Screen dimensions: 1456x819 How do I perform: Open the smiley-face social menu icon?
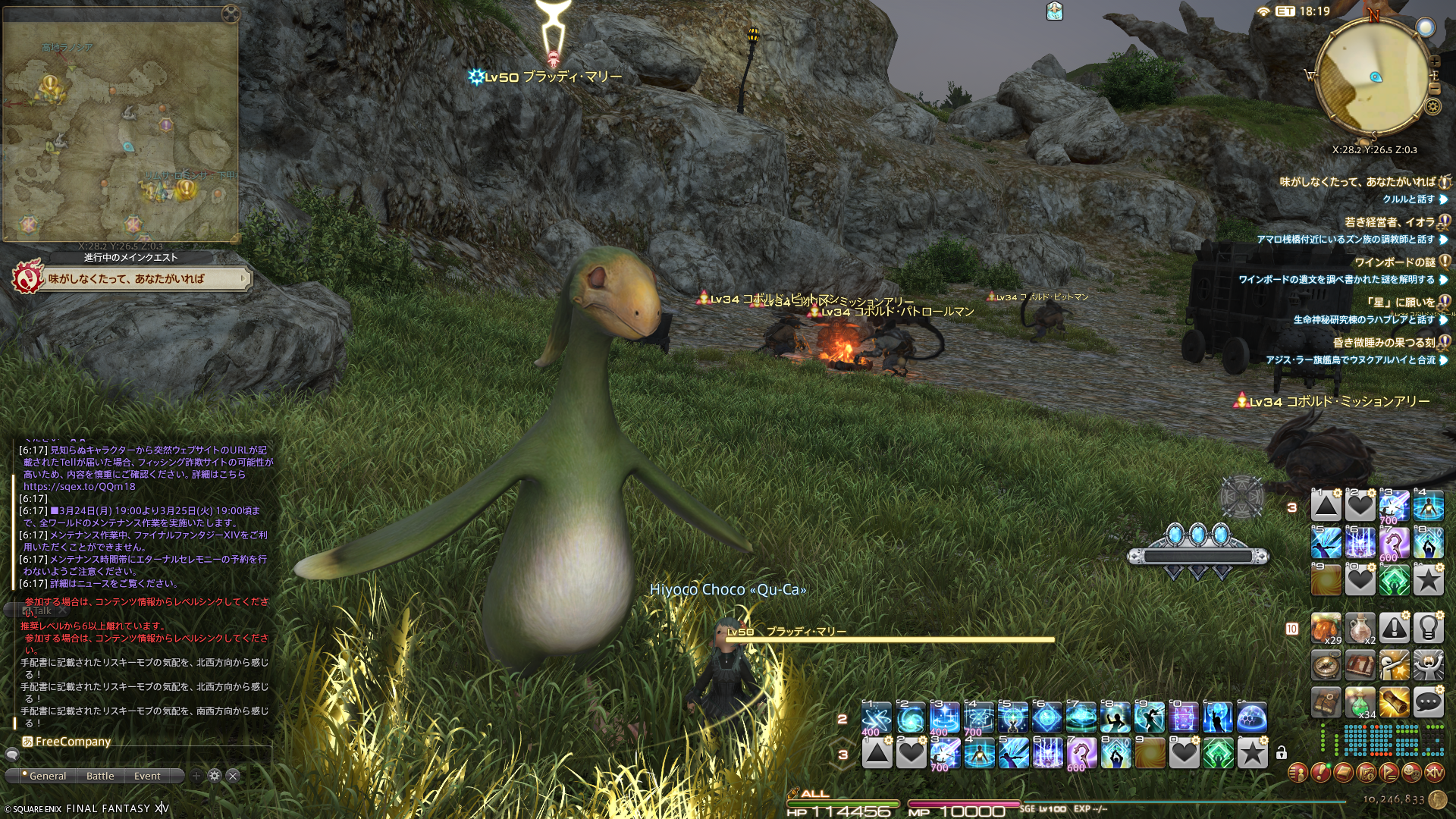click(x=1411, y=773)
